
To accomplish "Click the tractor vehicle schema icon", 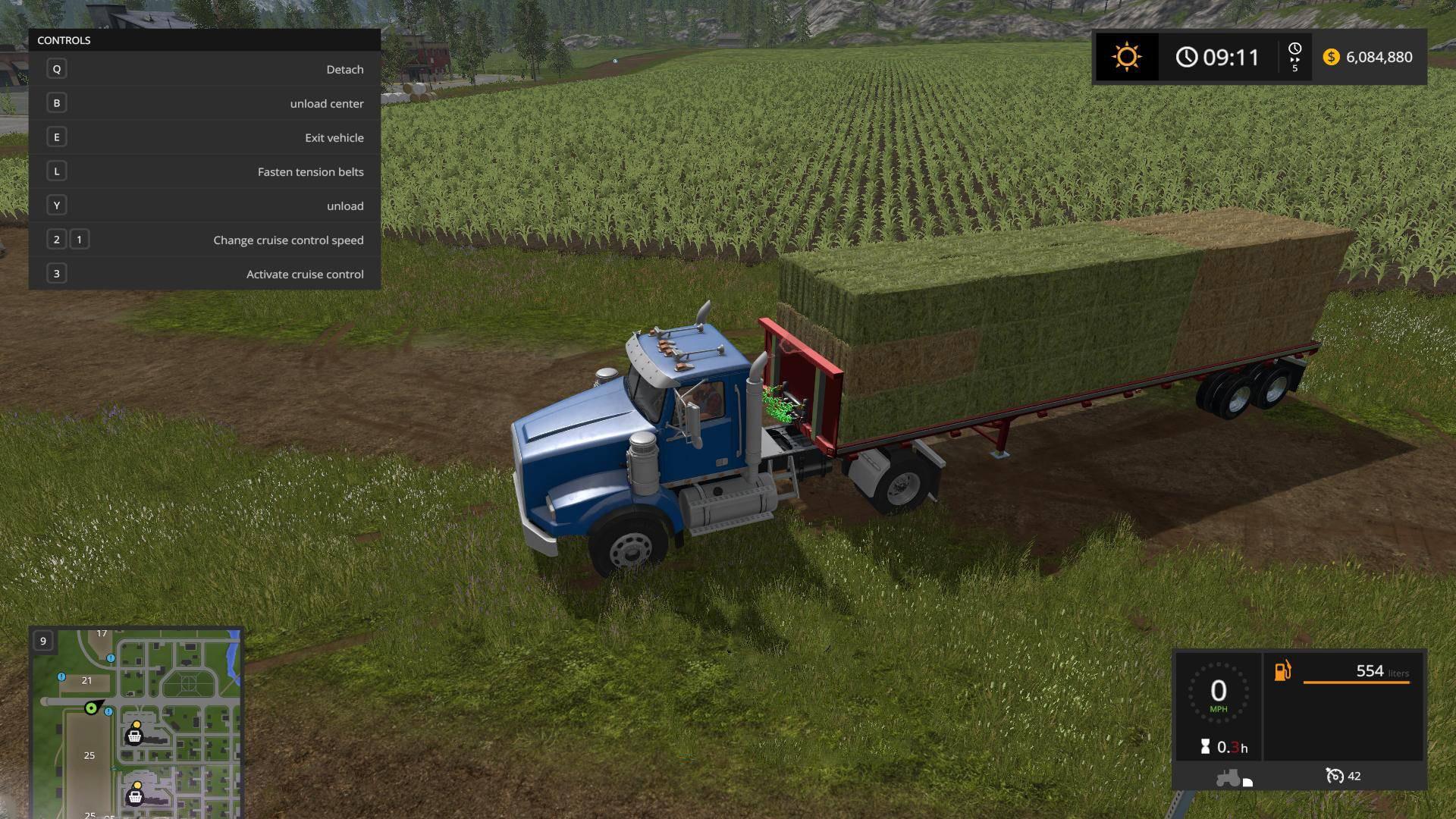I will click(1228, 778).
